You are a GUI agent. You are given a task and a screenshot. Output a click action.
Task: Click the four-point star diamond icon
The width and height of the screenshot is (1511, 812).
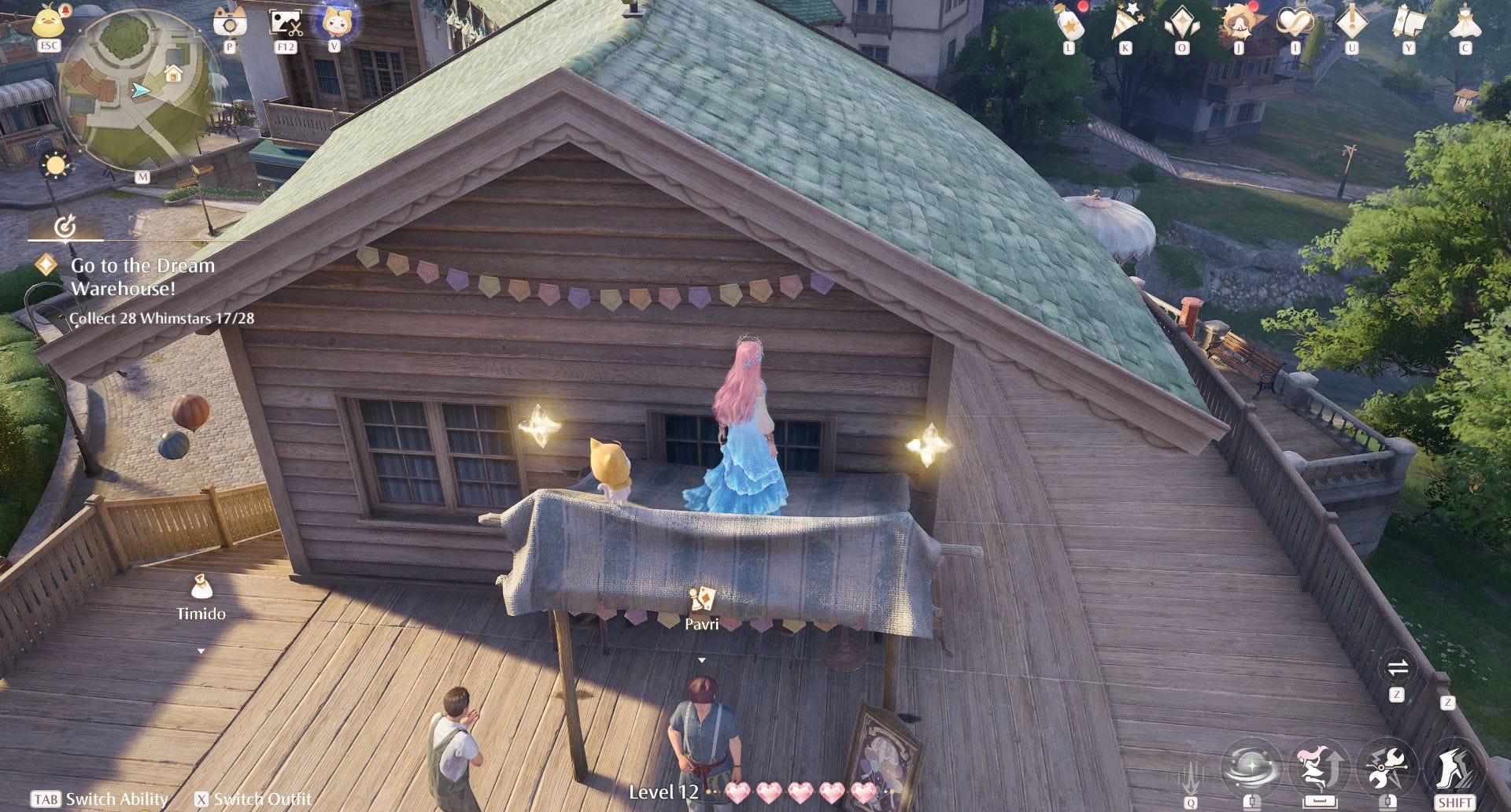pyautogui.click(x=1182, y=23)
